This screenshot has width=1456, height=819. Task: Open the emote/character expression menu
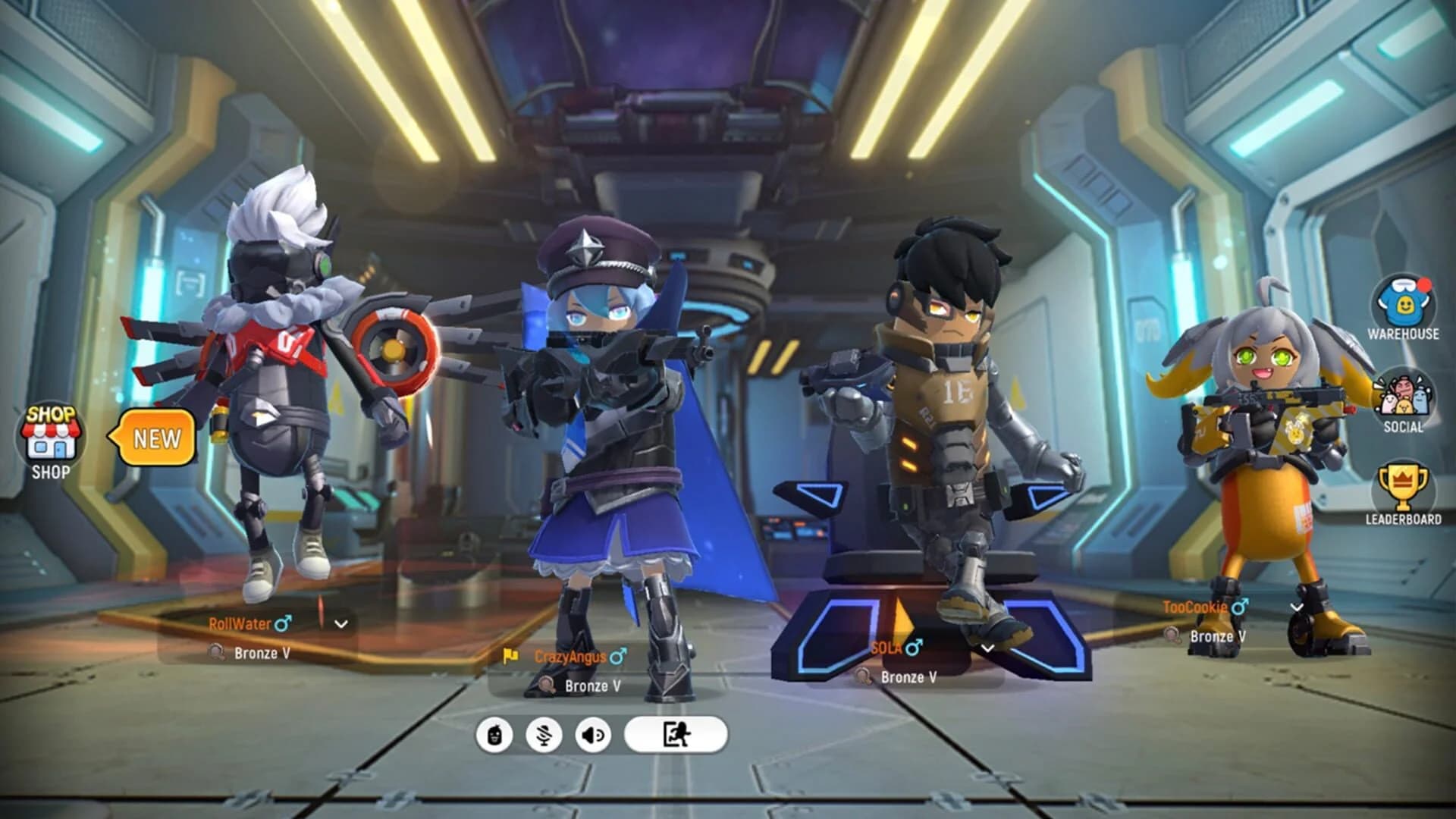tap(494, 733)
